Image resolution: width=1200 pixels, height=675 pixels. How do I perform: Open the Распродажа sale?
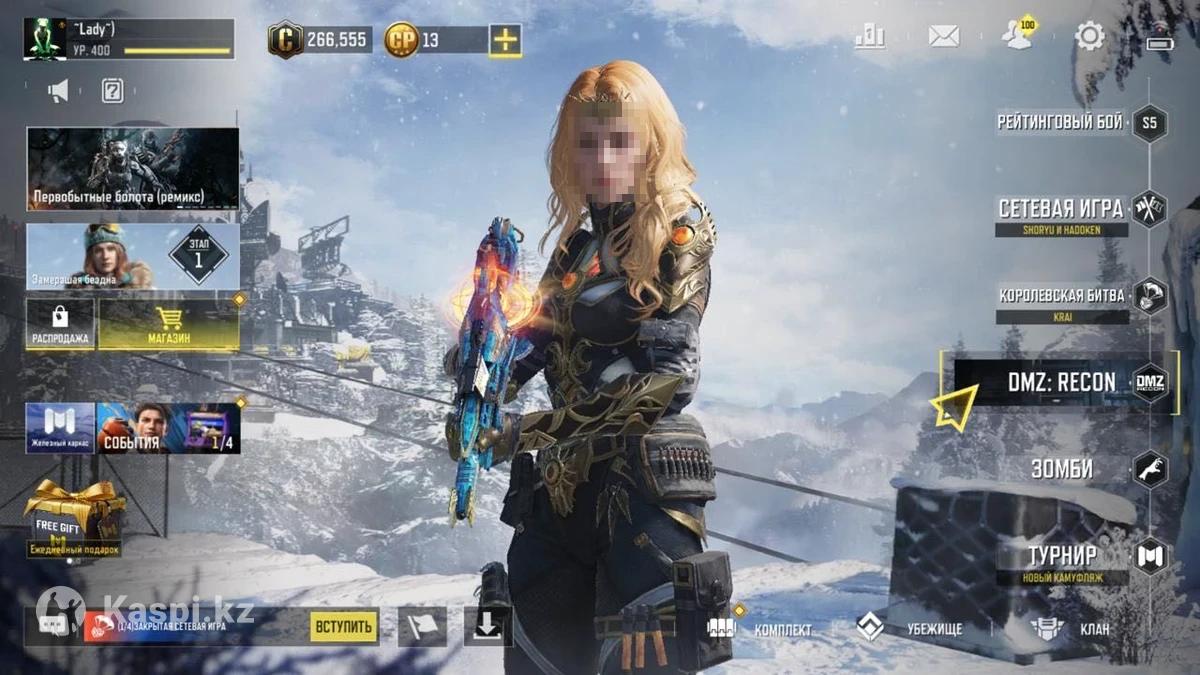60,325
